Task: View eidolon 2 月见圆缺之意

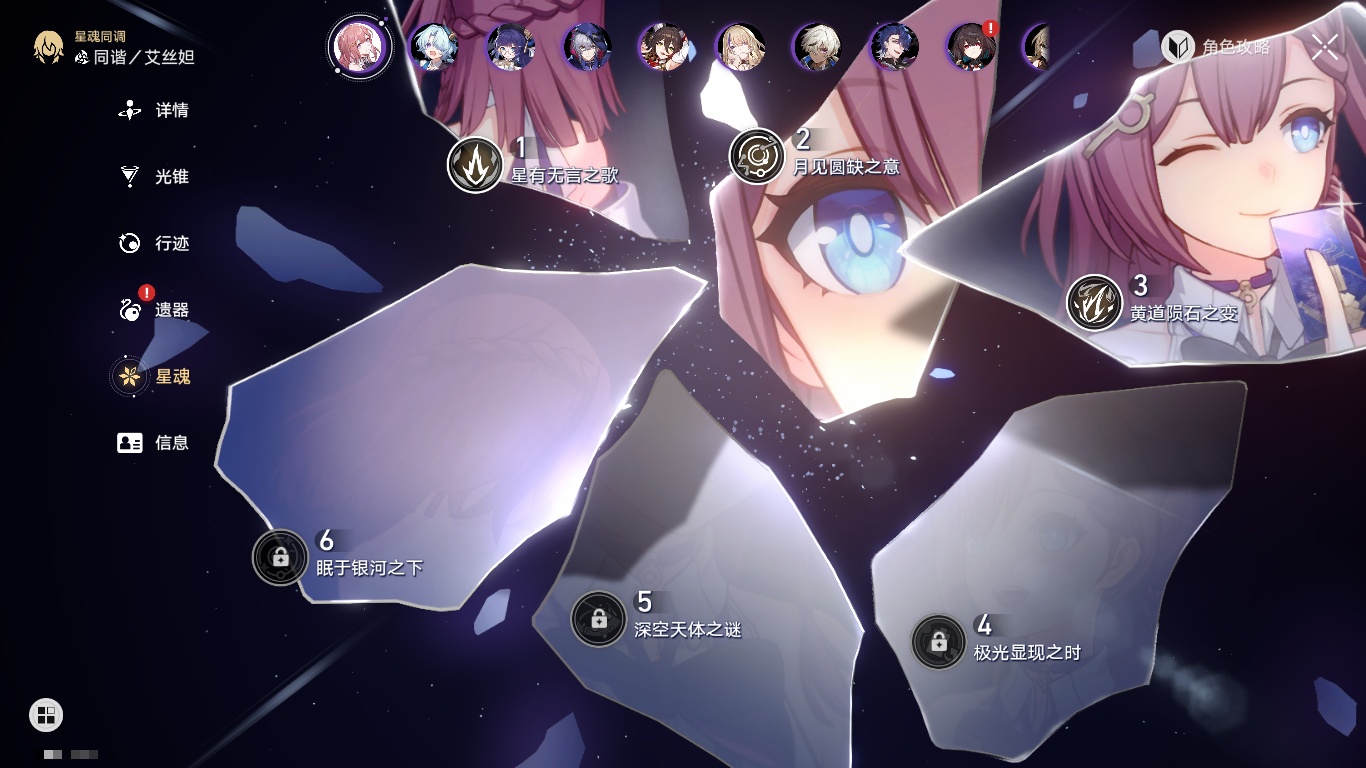Action: point(757,156)
